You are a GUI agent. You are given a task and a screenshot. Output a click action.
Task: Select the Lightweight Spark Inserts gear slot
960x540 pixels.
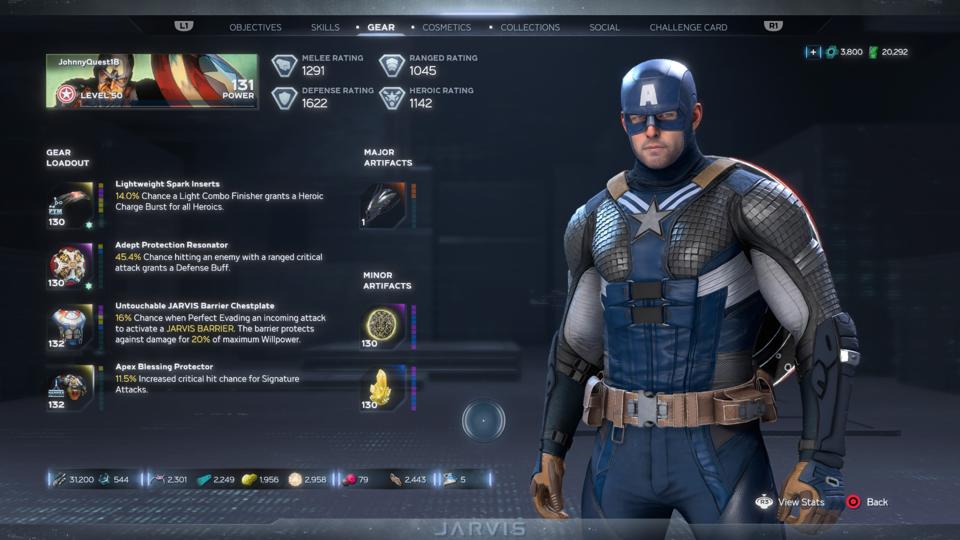70,204
